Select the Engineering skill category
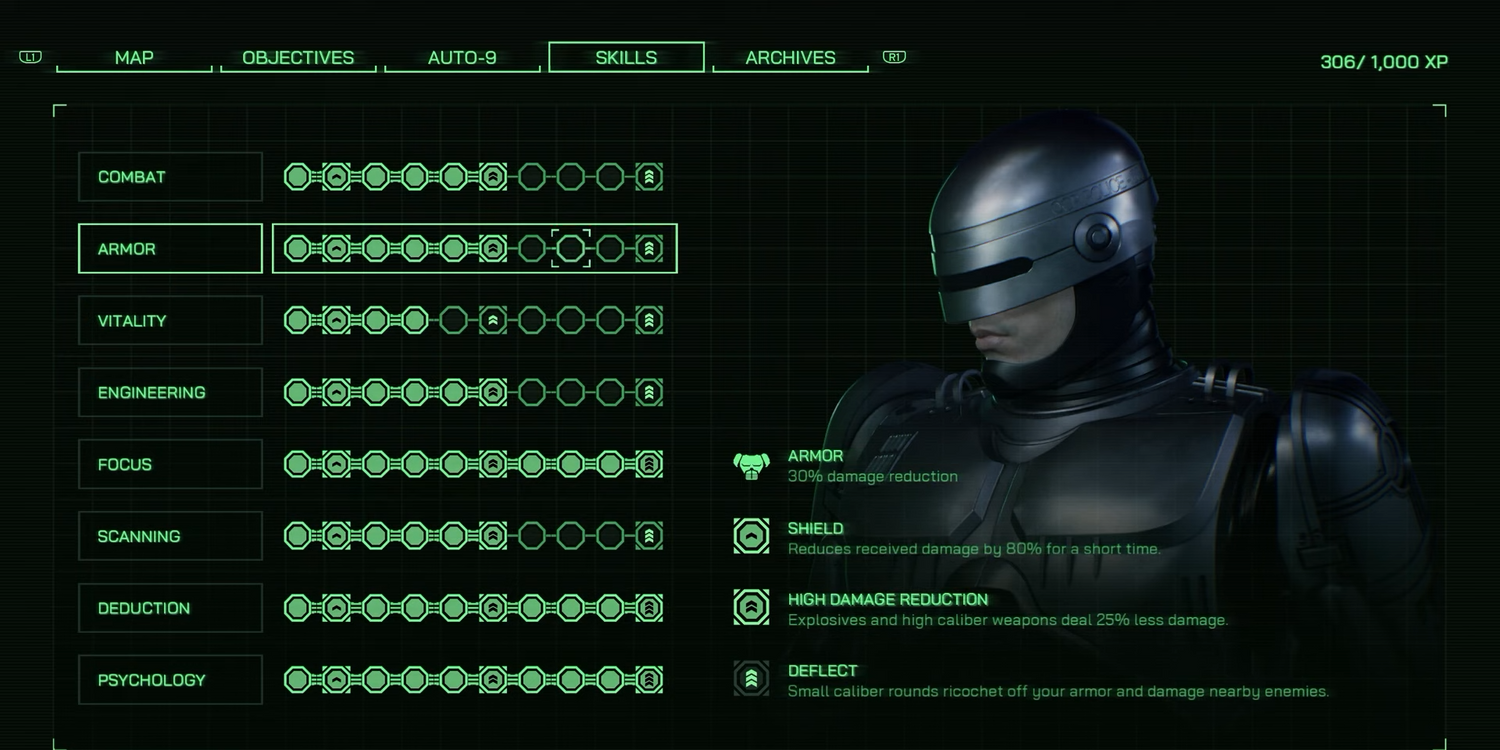Viewport: 1500px width, 750px height. (x=170, y=393)
